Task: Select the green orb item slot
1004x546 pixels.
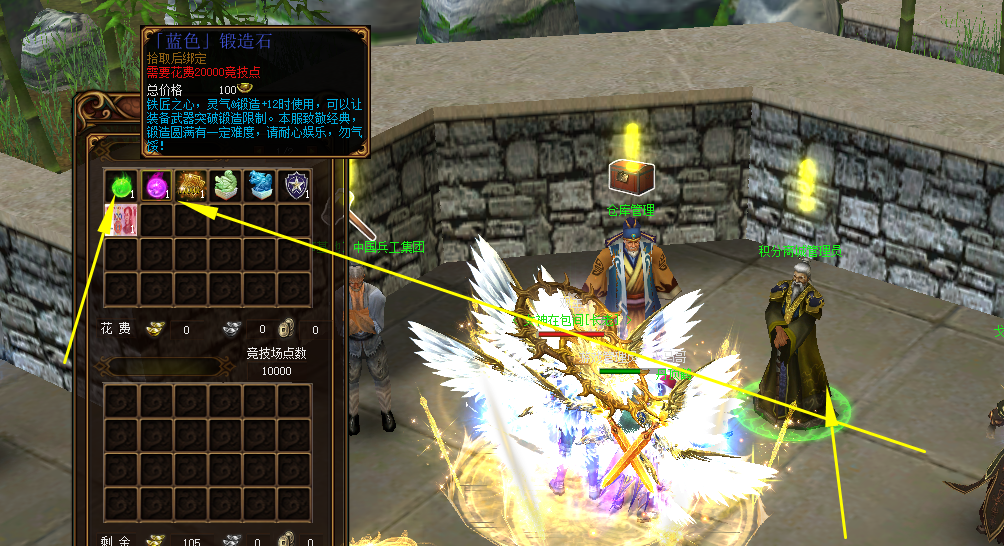Action: (x=121, y=185)
